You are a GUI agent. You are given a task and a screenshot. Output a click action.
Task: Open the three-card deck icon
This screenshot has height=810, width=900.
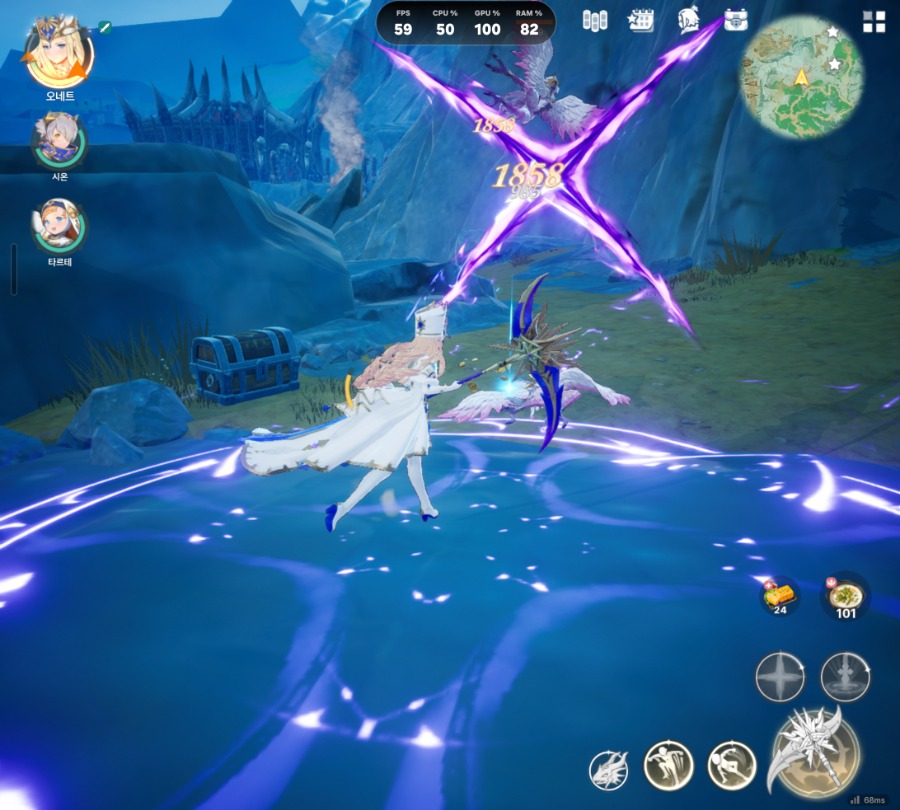click(x=595, y=20)
